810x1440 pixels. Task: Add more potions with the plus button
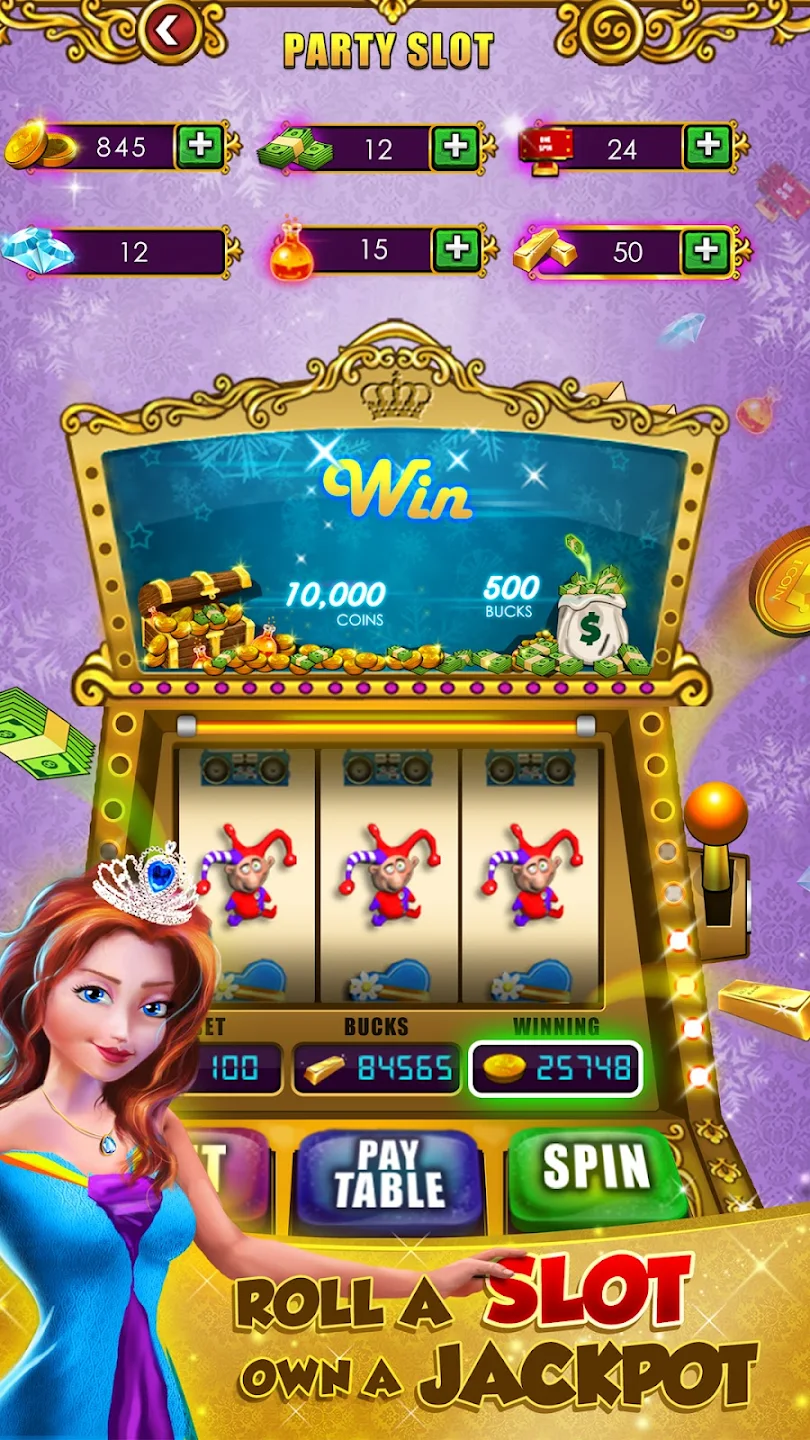[x=456, y=249]
